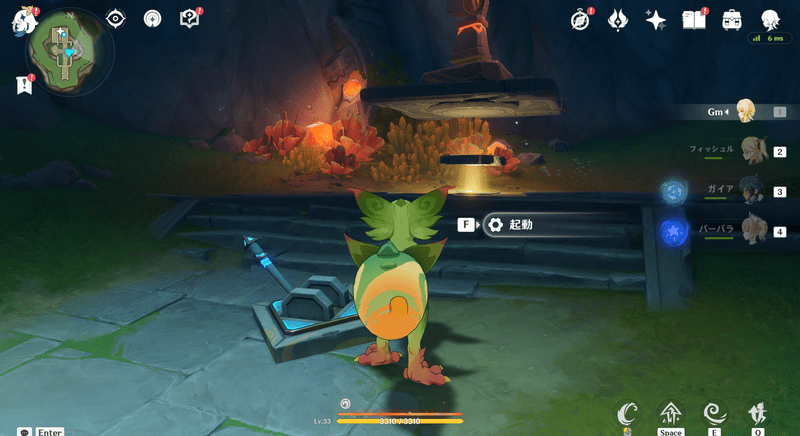Open the compass icon in the top bar

[582, 19]
